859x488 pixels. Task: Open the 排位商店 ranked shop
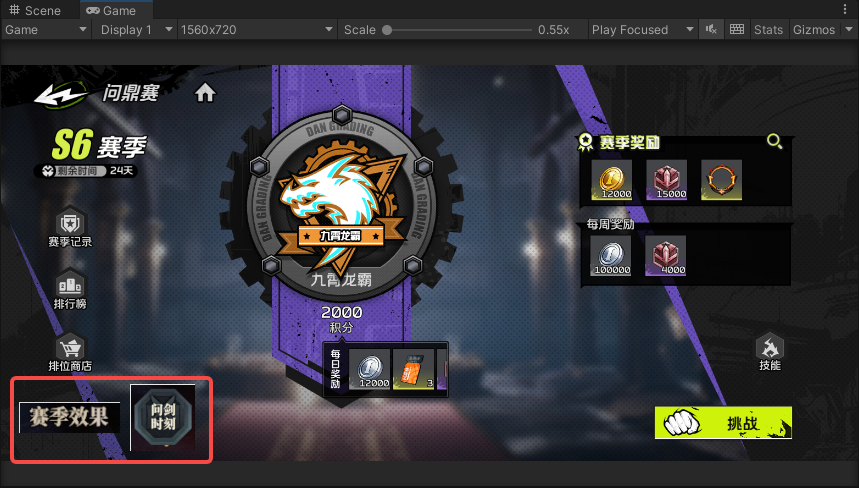coord(70,350)
